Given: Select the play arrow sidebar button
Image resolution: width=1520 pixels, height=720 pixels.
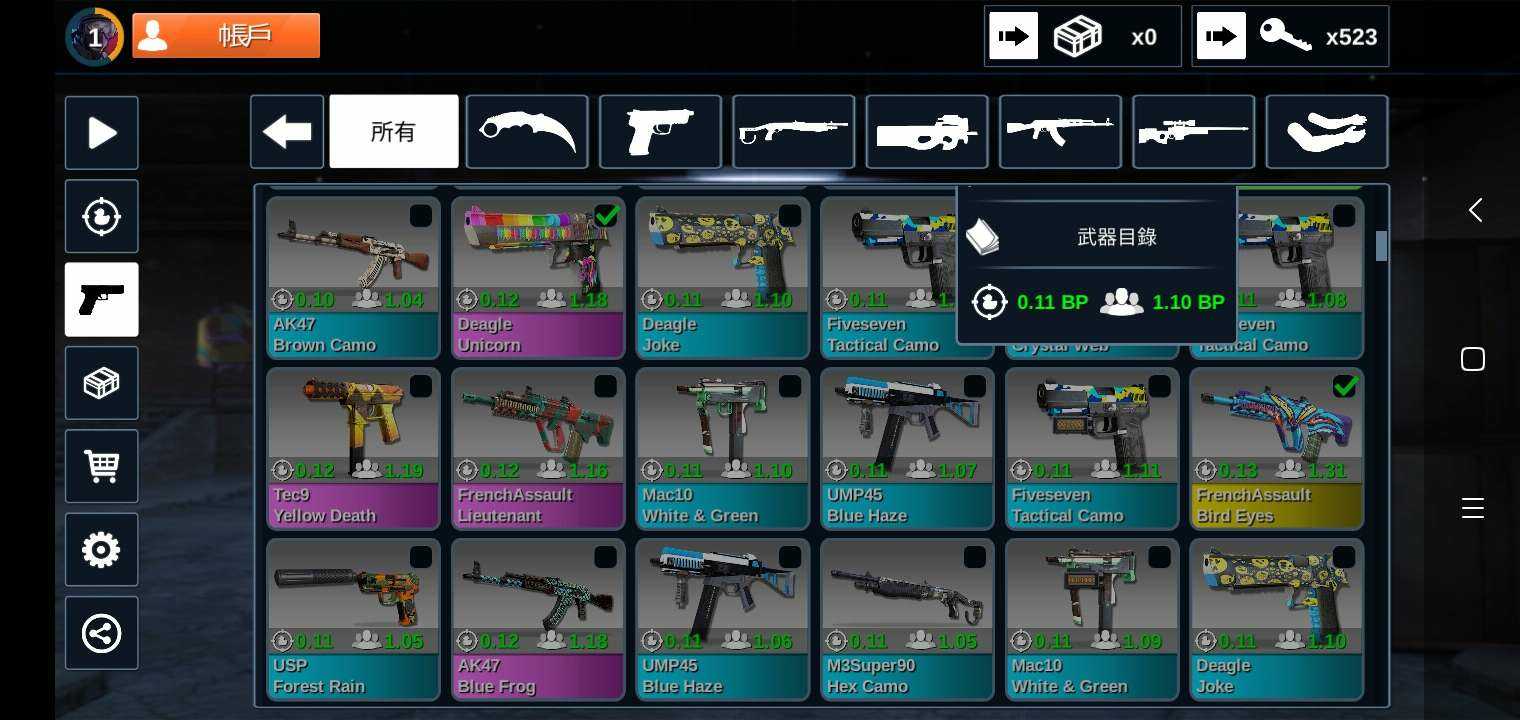Looking at the screenshot, I should pyautogui.click(x=102, y=133).
